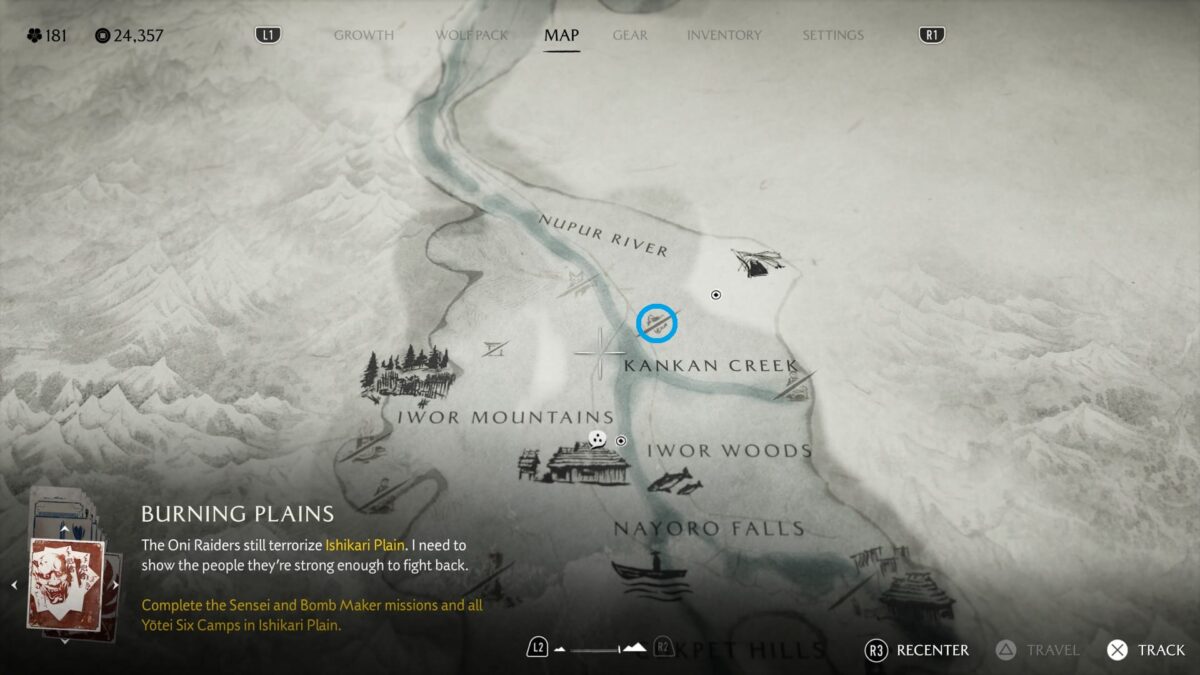Switch to the Growth tab
The height and width of the screenshot is (675, 1200).
coord(363,35)
